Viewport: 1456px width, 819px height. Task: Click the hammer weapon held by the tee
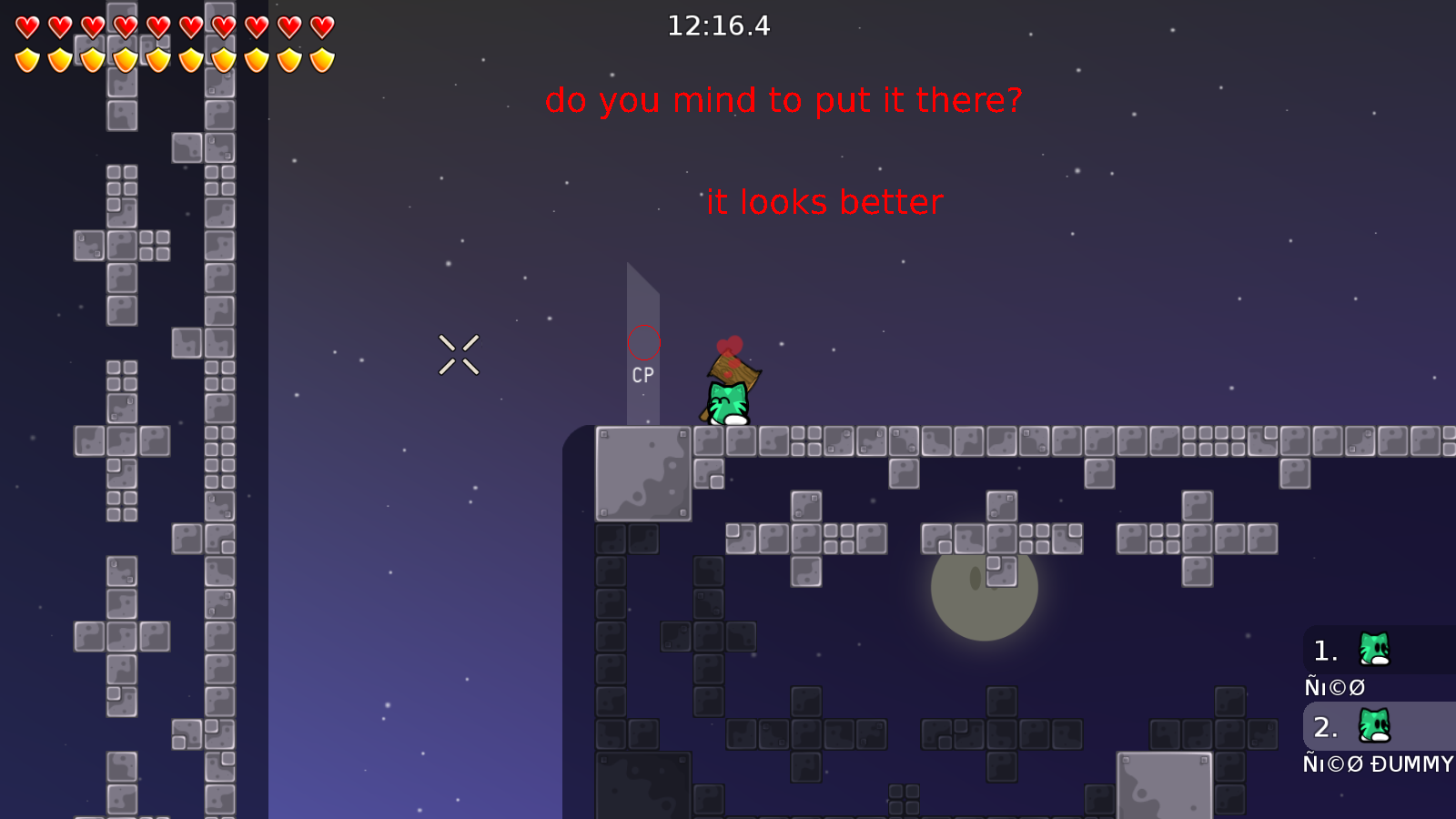point(733,371)
